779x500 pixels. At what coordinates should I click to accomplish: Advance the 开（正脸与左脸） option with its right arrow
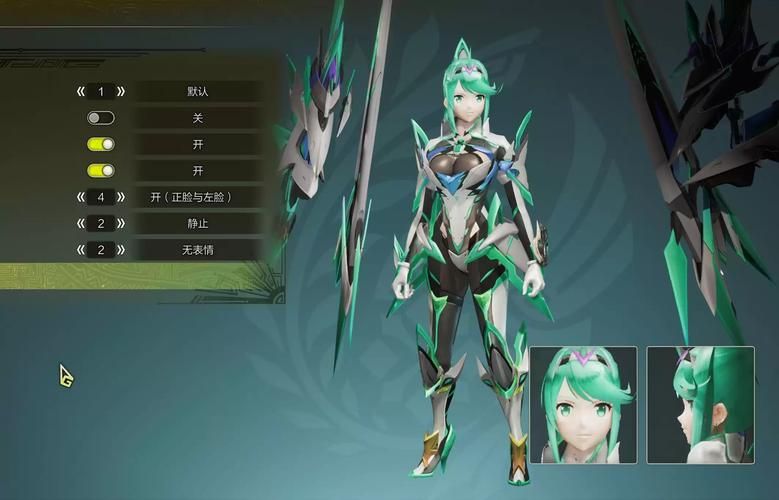121,197
